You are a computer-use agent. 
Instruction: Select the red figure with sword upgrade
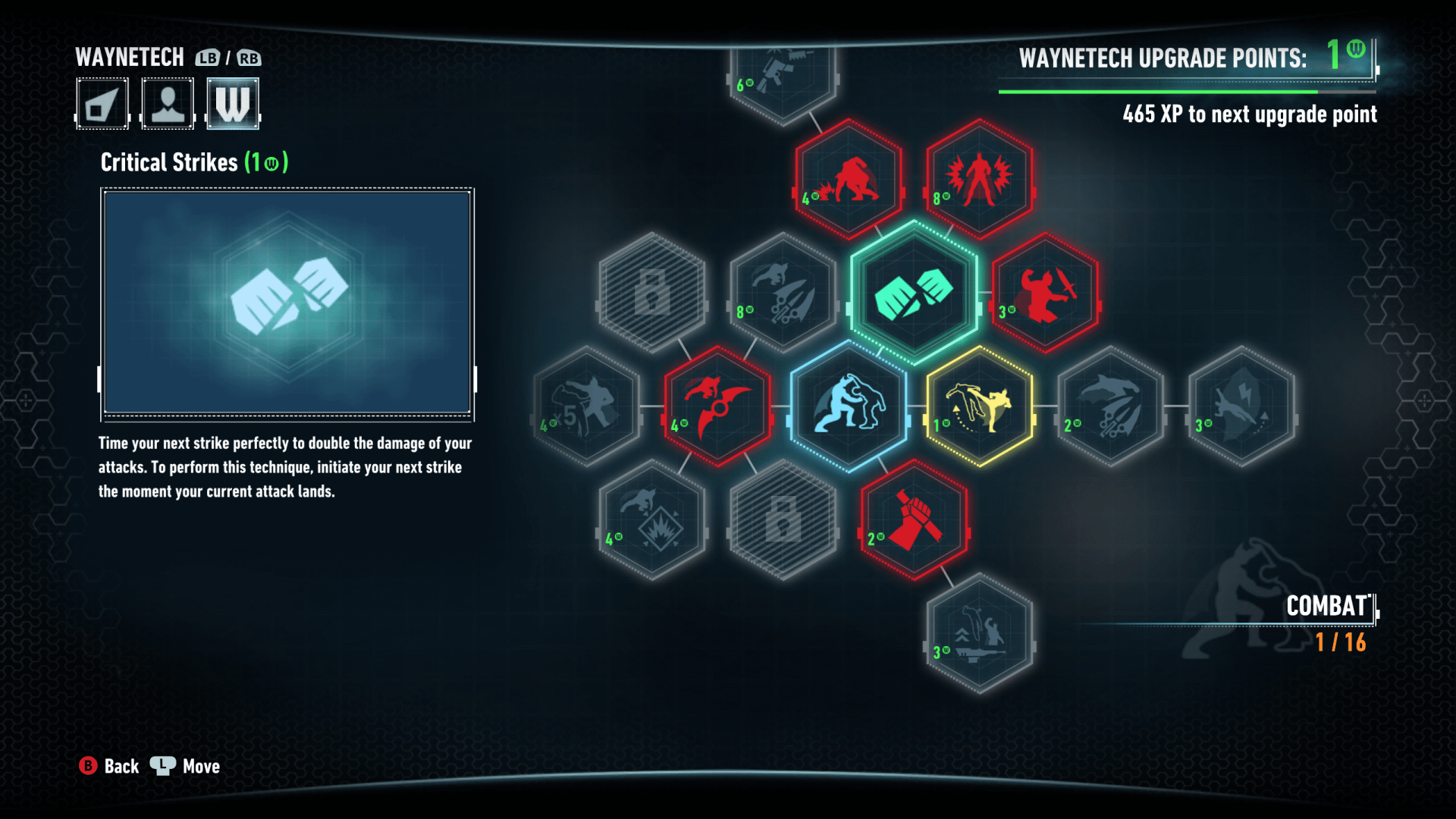click(x=1045, y=293)
